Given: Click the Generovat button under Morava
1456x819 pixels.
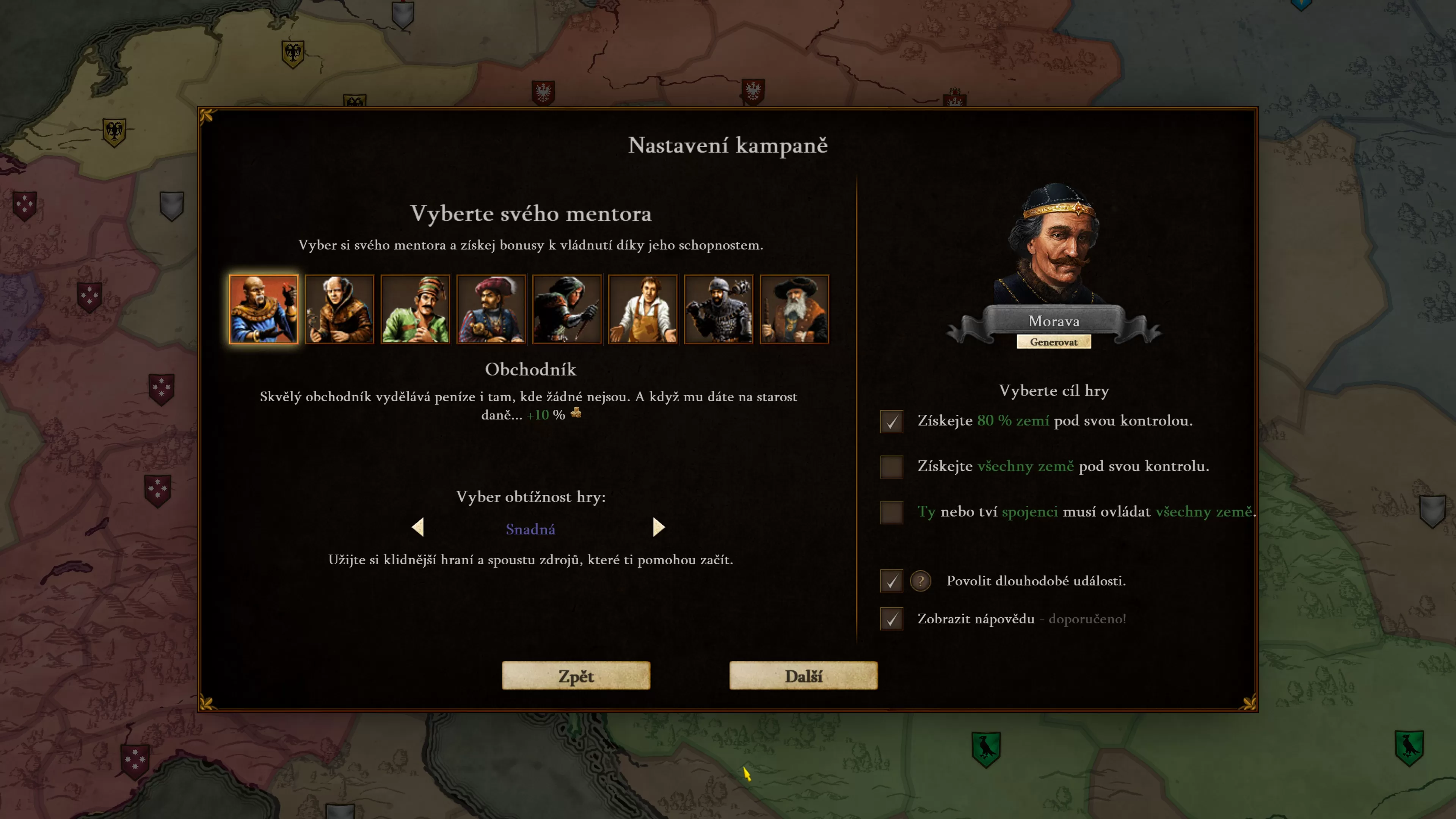Looking at the screenshot, I should click(1054, 342).
